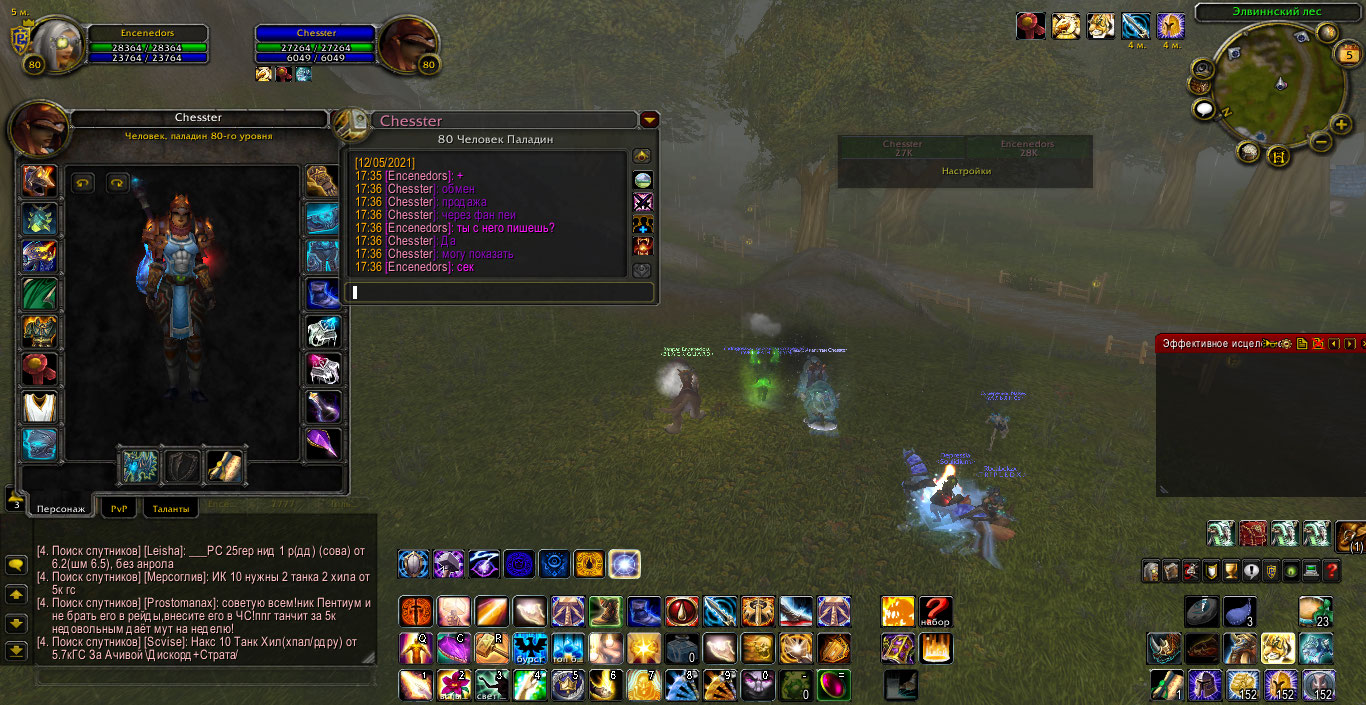Zoom out the minimap with minus button
This screenshot has height=705, width=1366.
(x=1320, y=142)
